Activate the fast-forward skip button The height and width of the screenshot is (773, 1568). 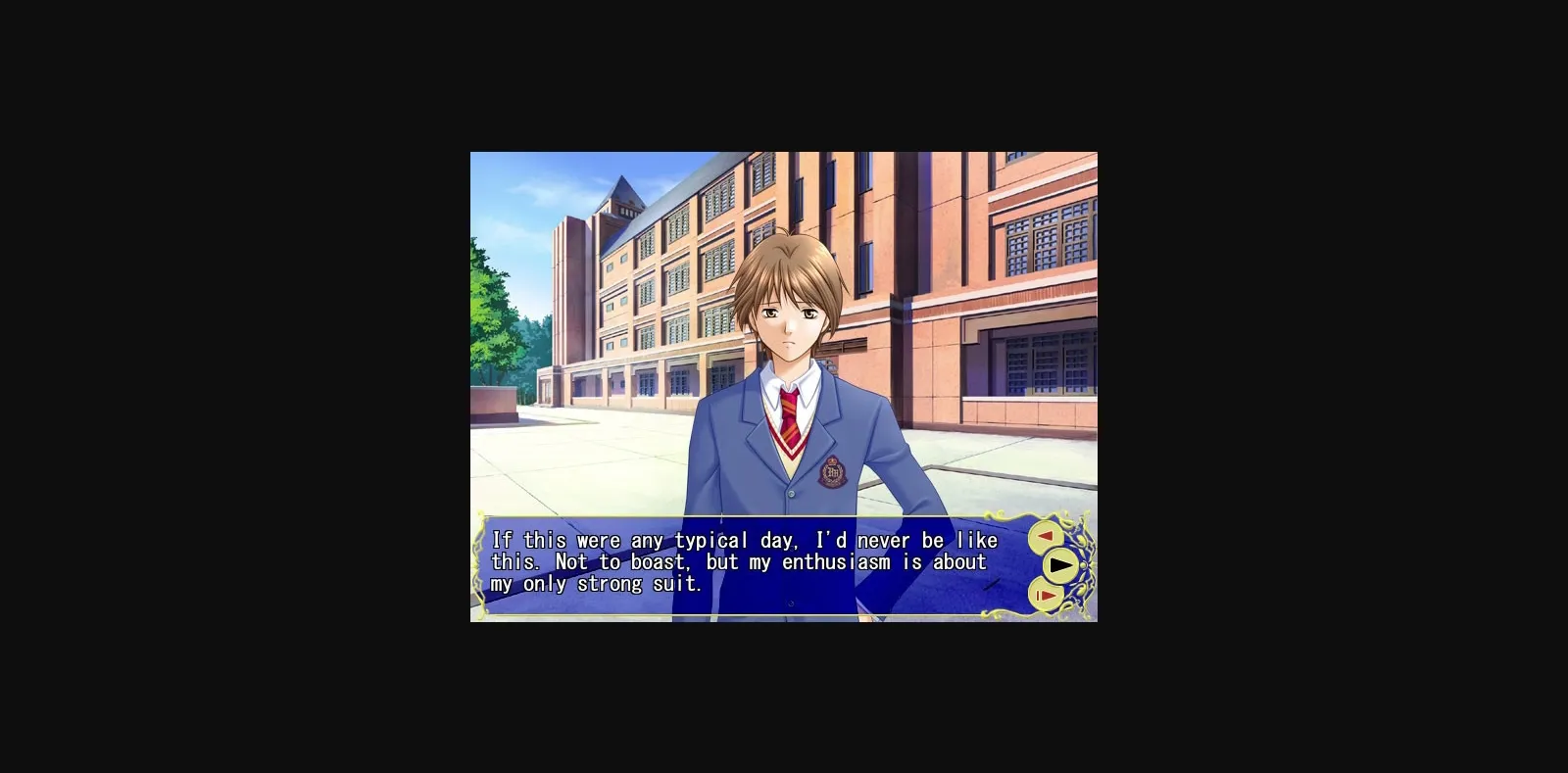[1045, 595]
